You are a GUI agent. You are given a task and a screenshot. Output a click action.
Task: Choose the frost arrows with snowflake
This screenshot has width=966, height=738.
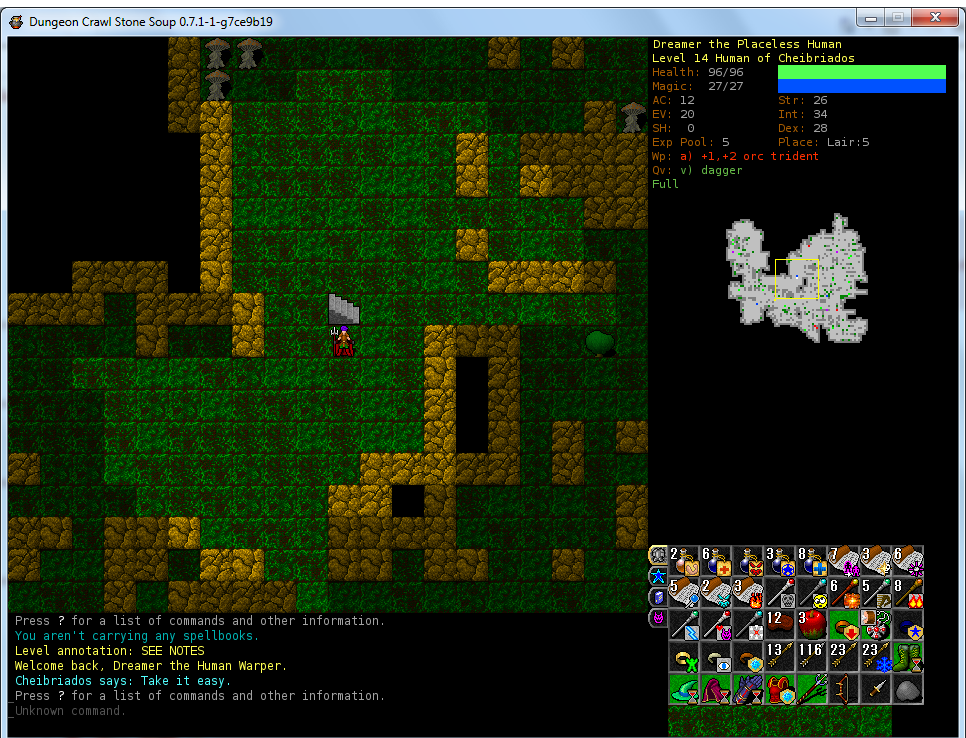(875, 657)
